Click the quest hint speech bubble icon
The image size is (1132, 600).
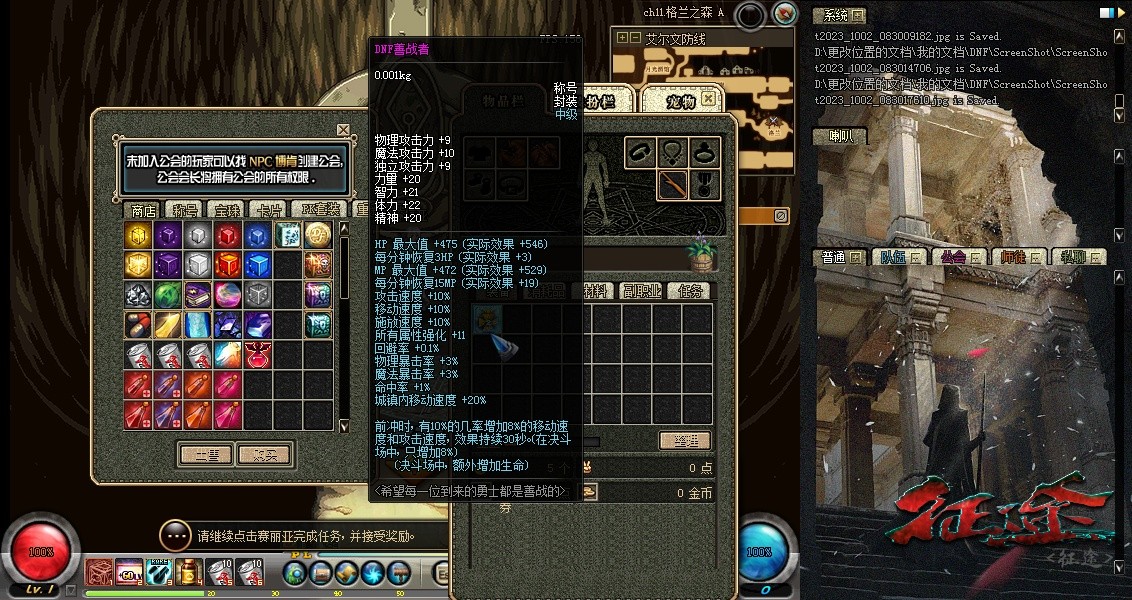174,535
